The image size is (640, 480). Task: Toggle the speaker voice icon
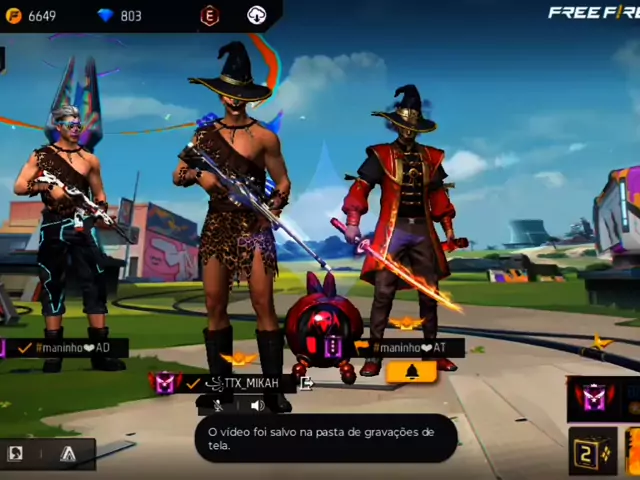click(x=257, y=405)
